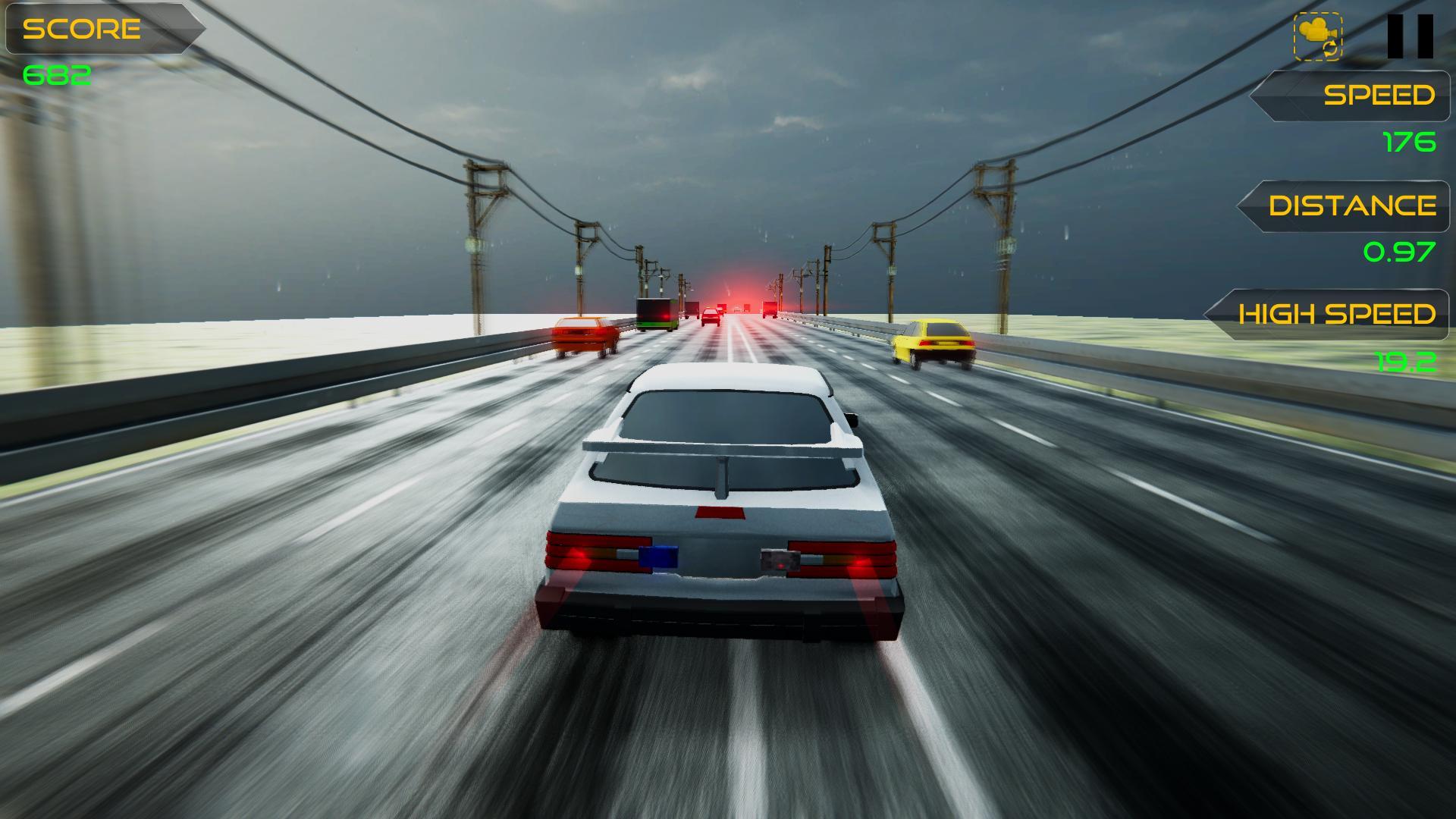Screen dimensions: 1456x819
Task: Select the SPEED indicator panel
Action: click(x=1357, y=96)
